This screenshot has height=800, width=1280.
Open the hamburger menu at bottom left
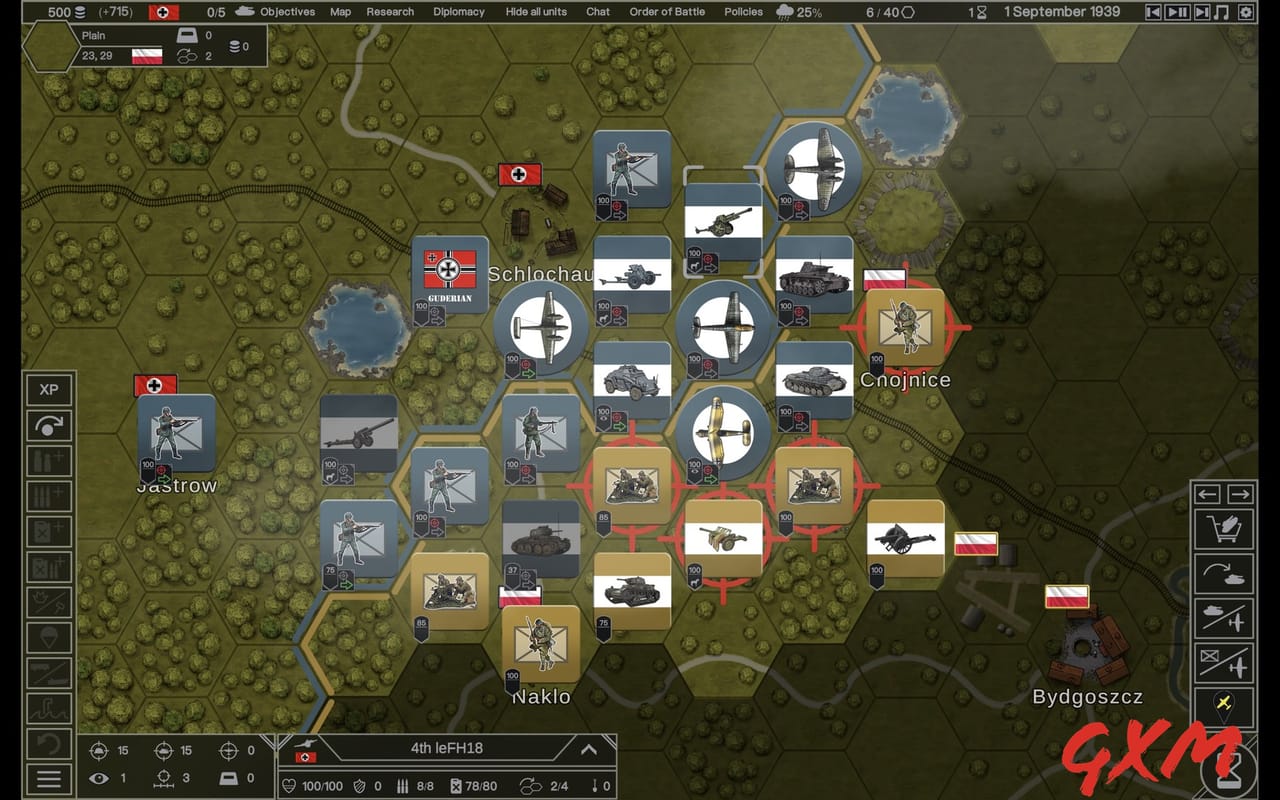point(49,781)
